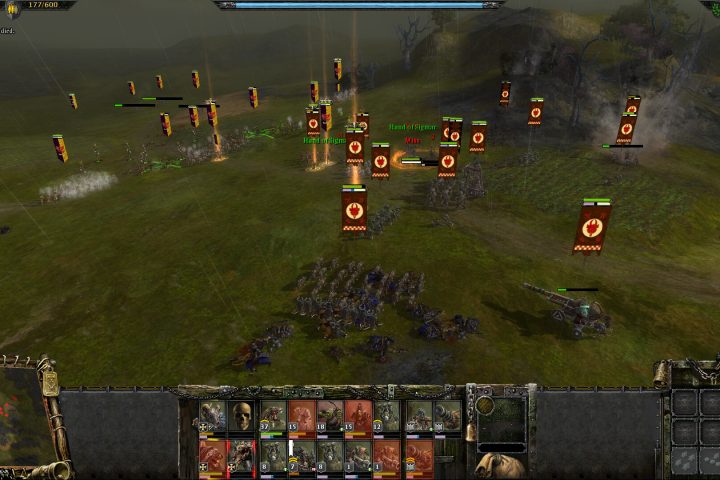This screenshot has height=480, width=720.
Task: Select the cannon unit card
Action: pyautogui.click(x=446, y=416)
